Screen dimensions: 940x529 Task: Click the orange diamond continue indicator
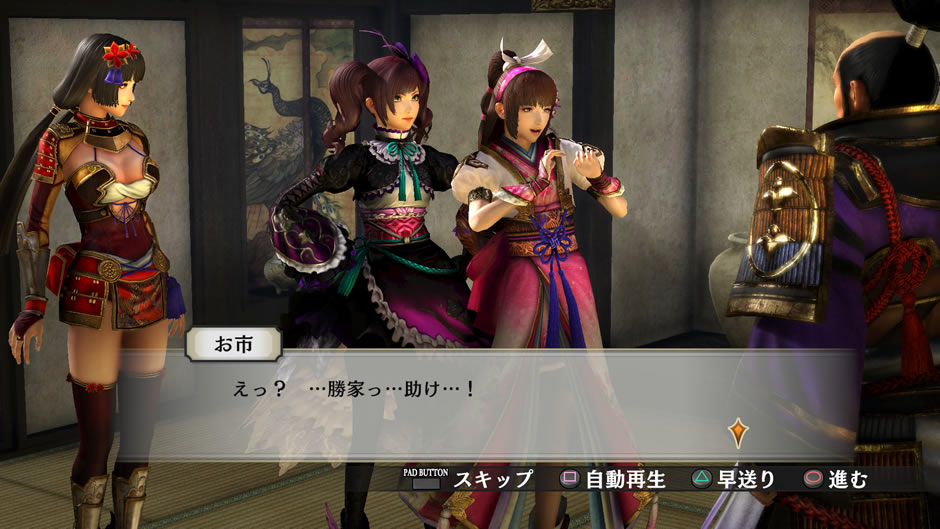738,432
